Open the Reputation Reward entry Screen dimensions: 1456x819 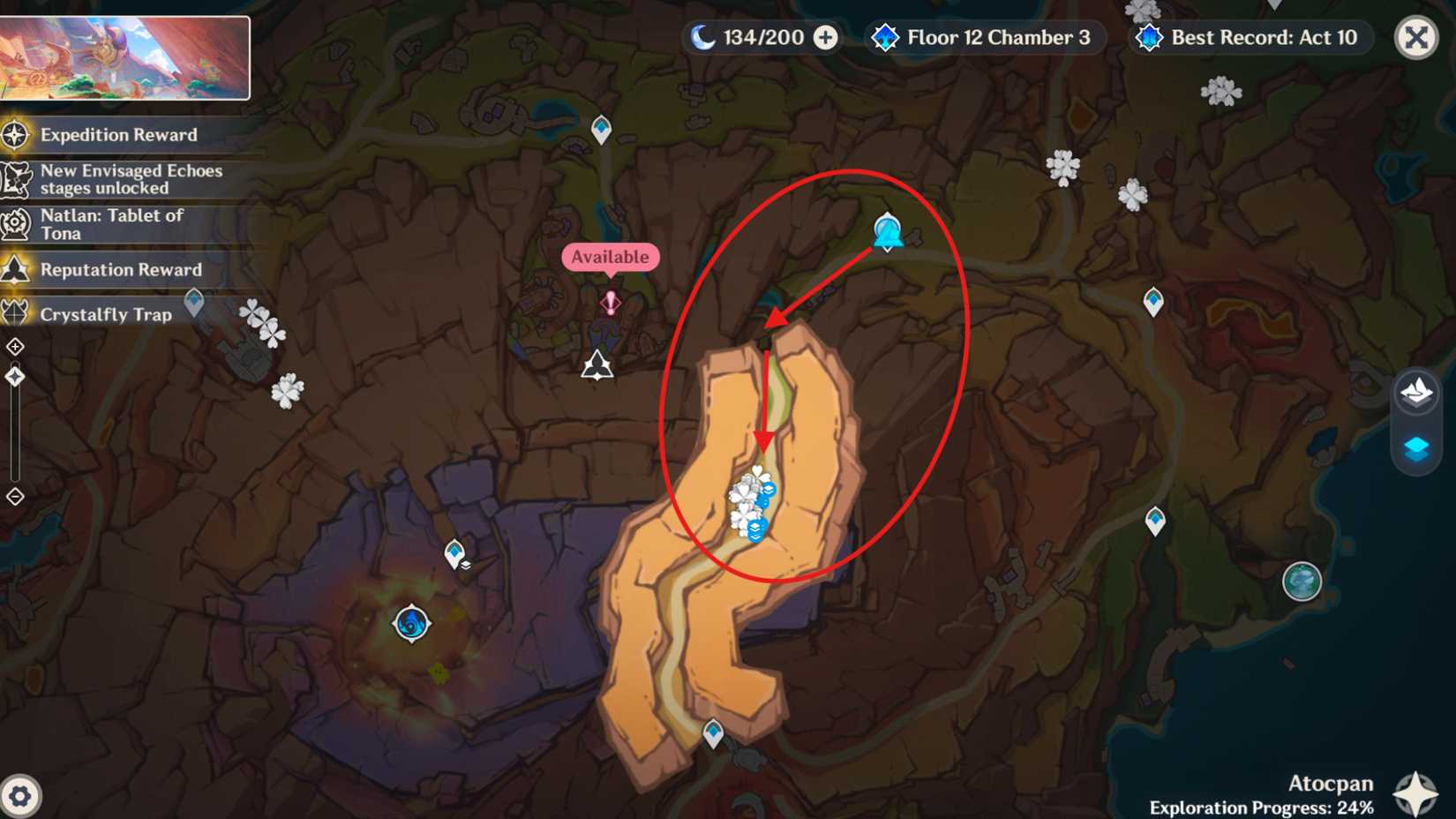15,269
